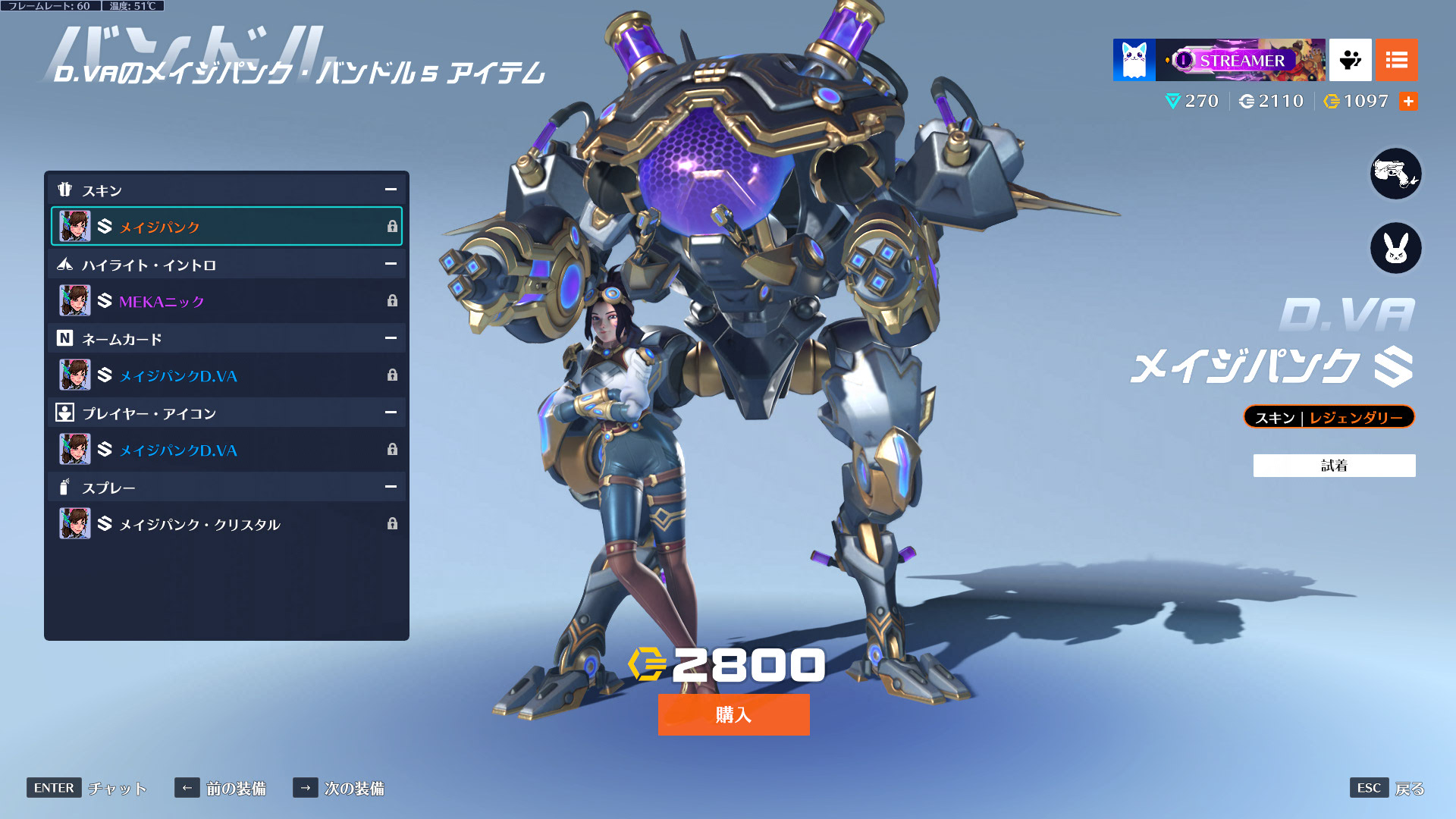Collapse the スプレー category header

[x=391, y=487]
